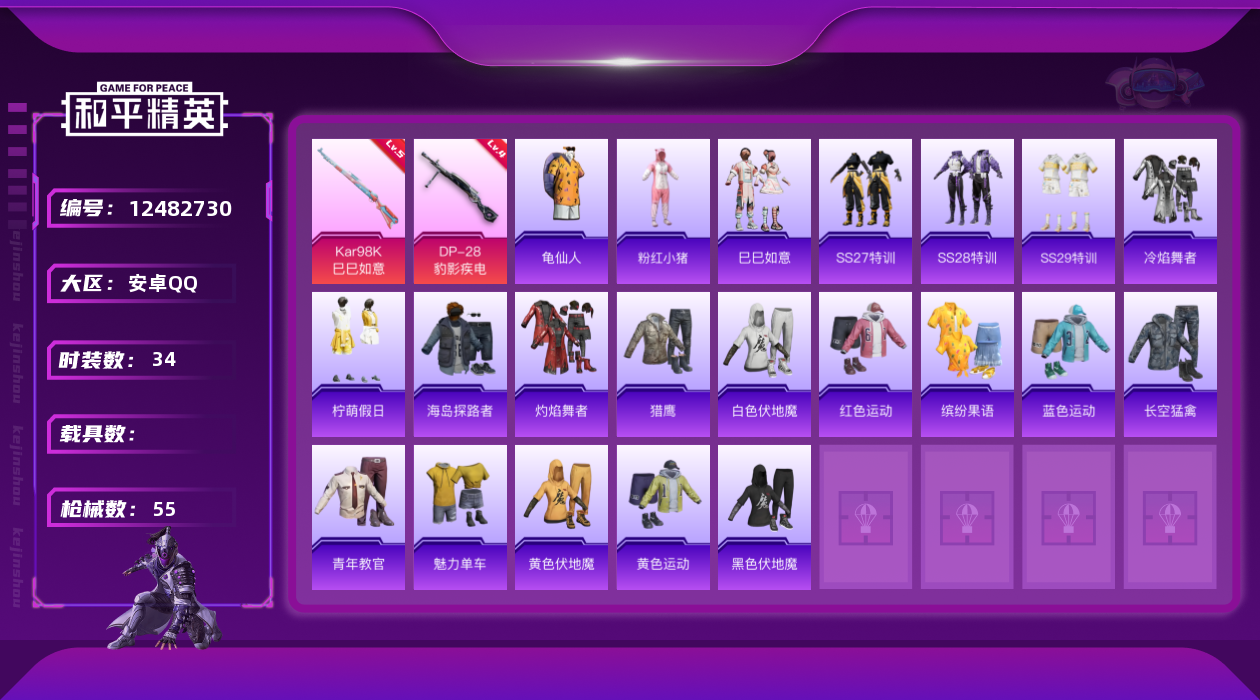Pick the 巳巳如意 outfit set tile
Image resolution: width=1260 pixels, height=700 pixels.
pos(764,210)
